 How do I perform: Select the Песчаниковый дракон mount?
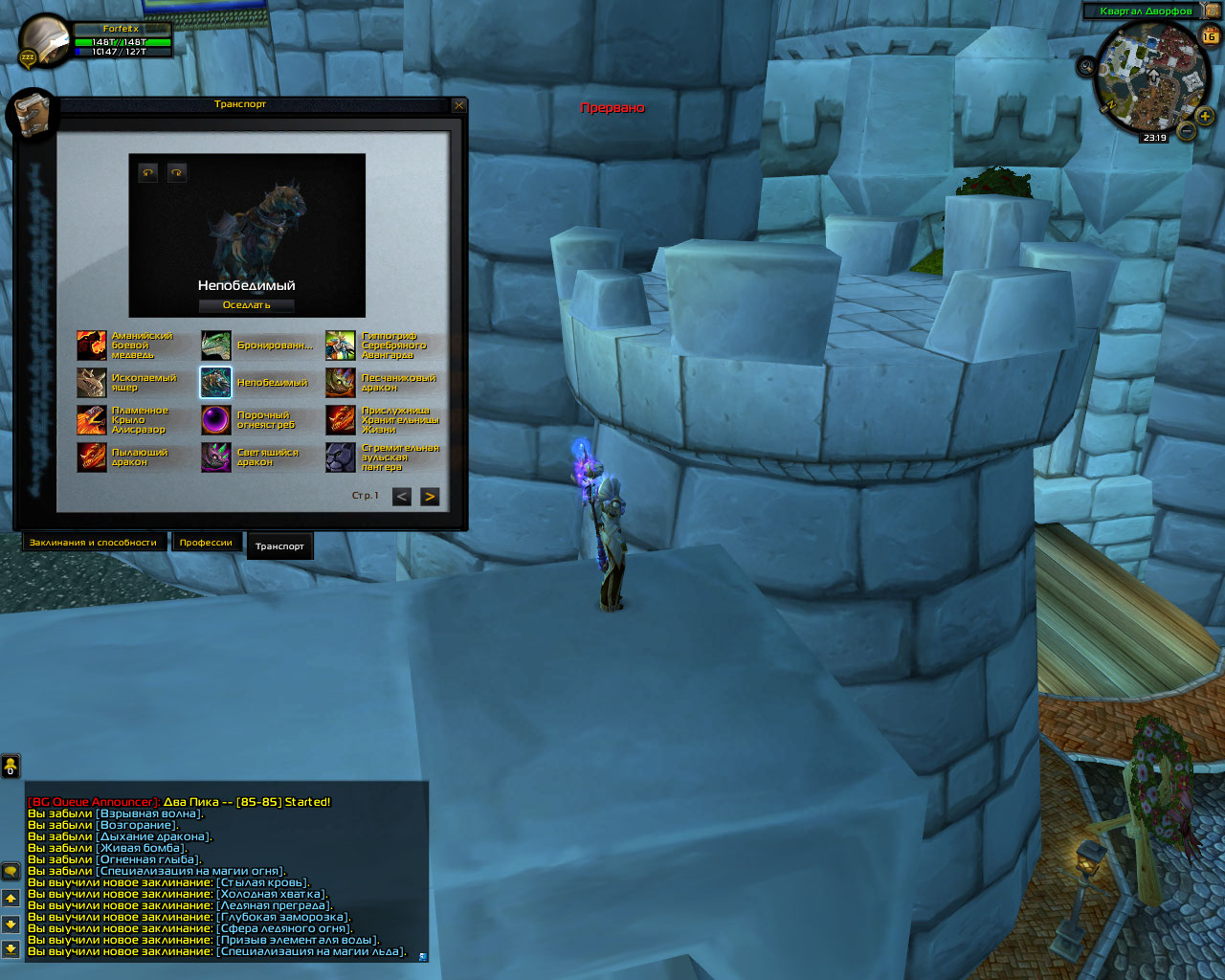341,383
